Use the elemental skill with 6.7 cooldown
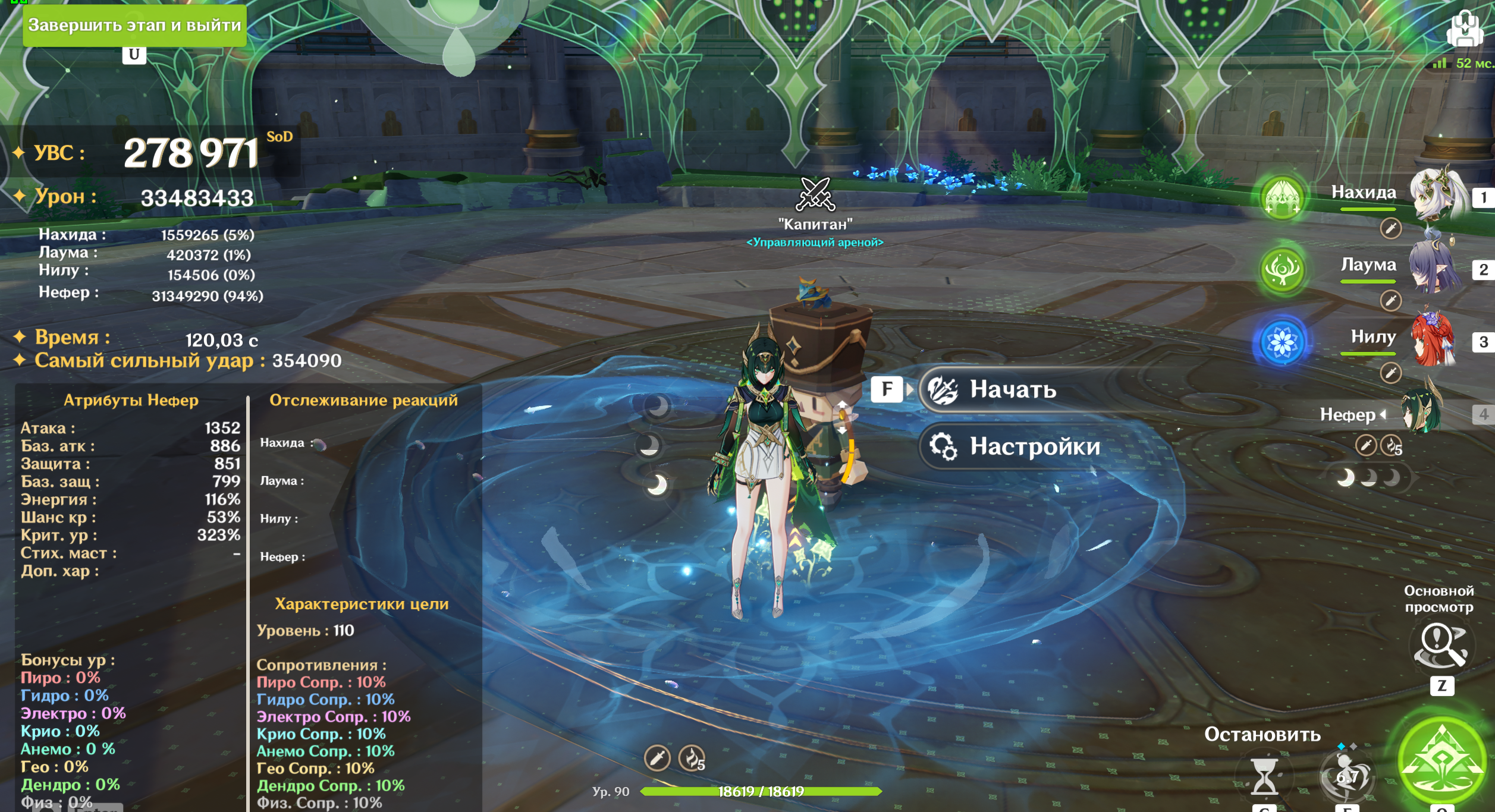Image resolution: width=1495 pixels, height=812 pixels. pyautogui.click(x=1348, y=776)
